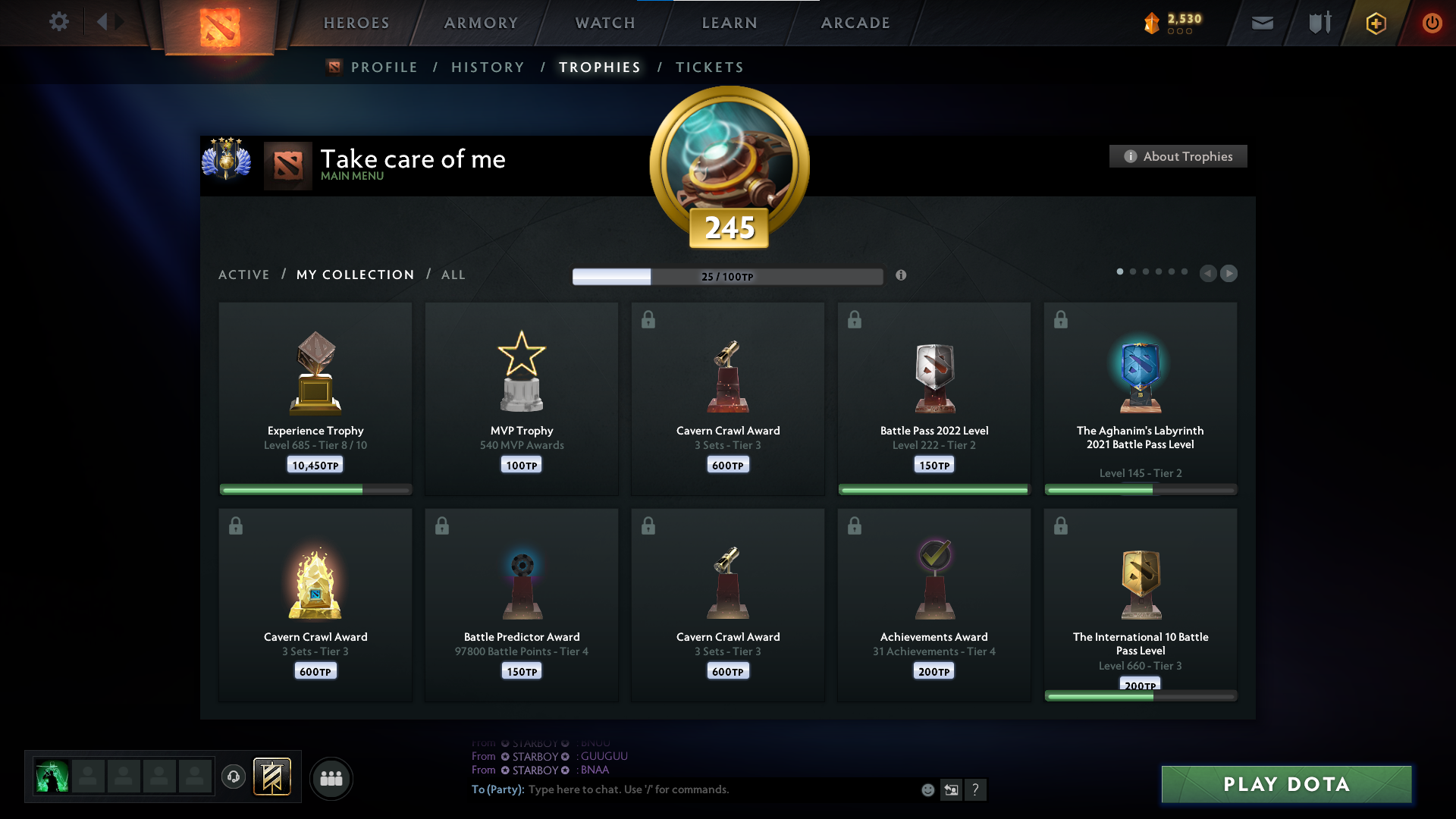Switch to the HISTORY tab

coord(488,67)
